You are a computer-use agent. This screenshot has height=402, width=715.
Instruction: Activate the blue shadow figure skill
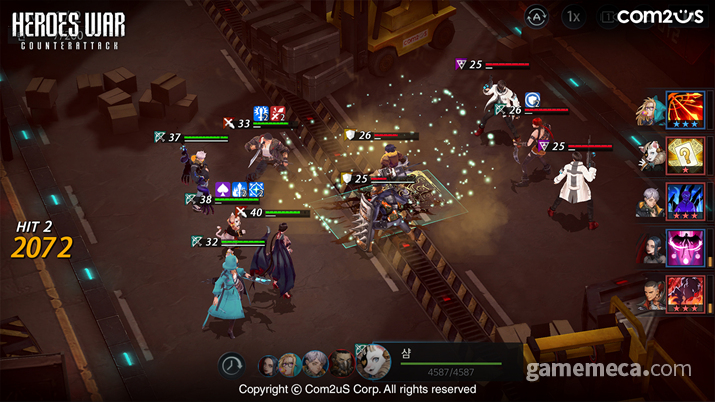click(685, 201)
